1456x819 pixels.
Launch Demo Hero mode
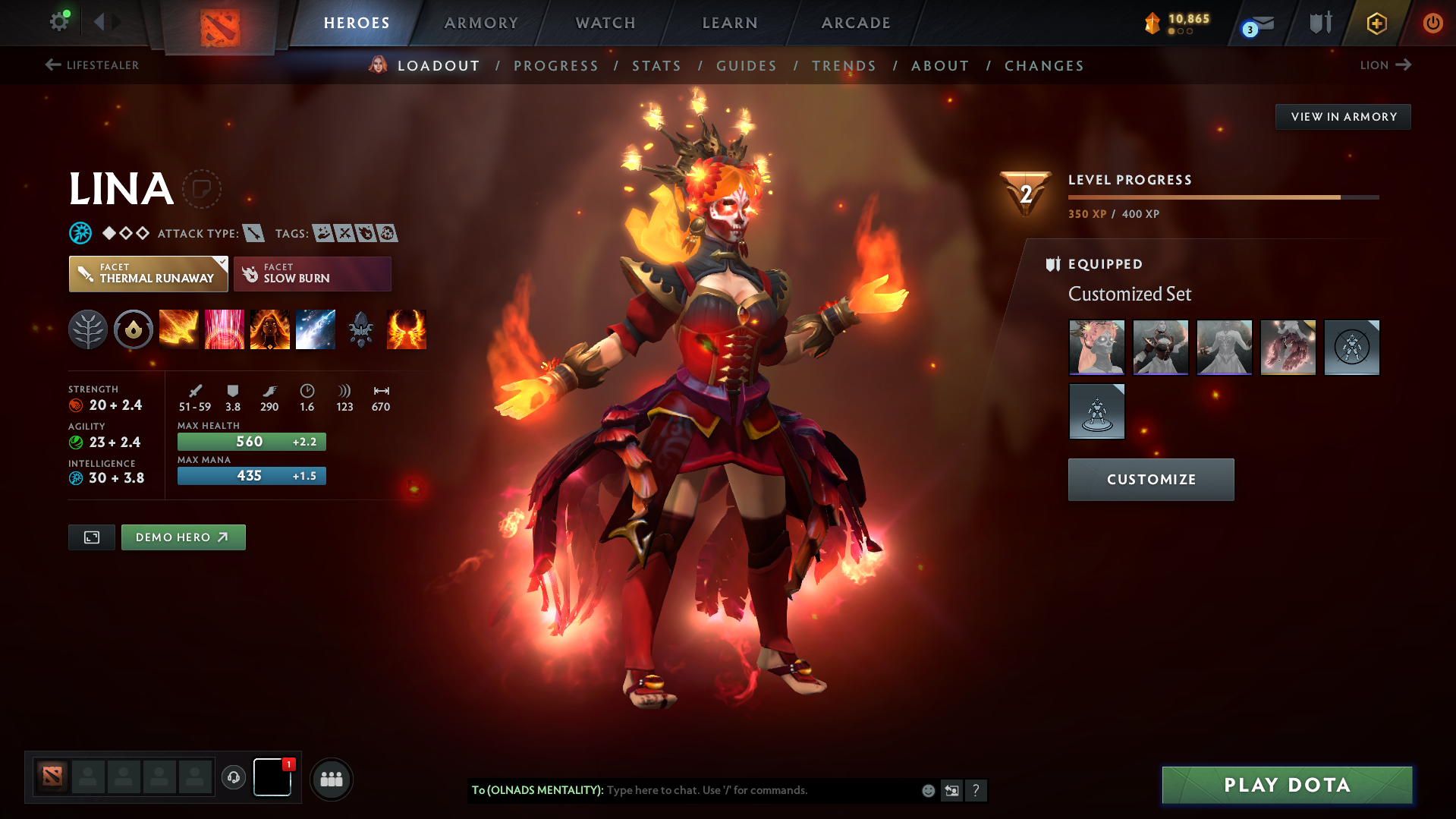pyautogui.click(x=183, y=537)
